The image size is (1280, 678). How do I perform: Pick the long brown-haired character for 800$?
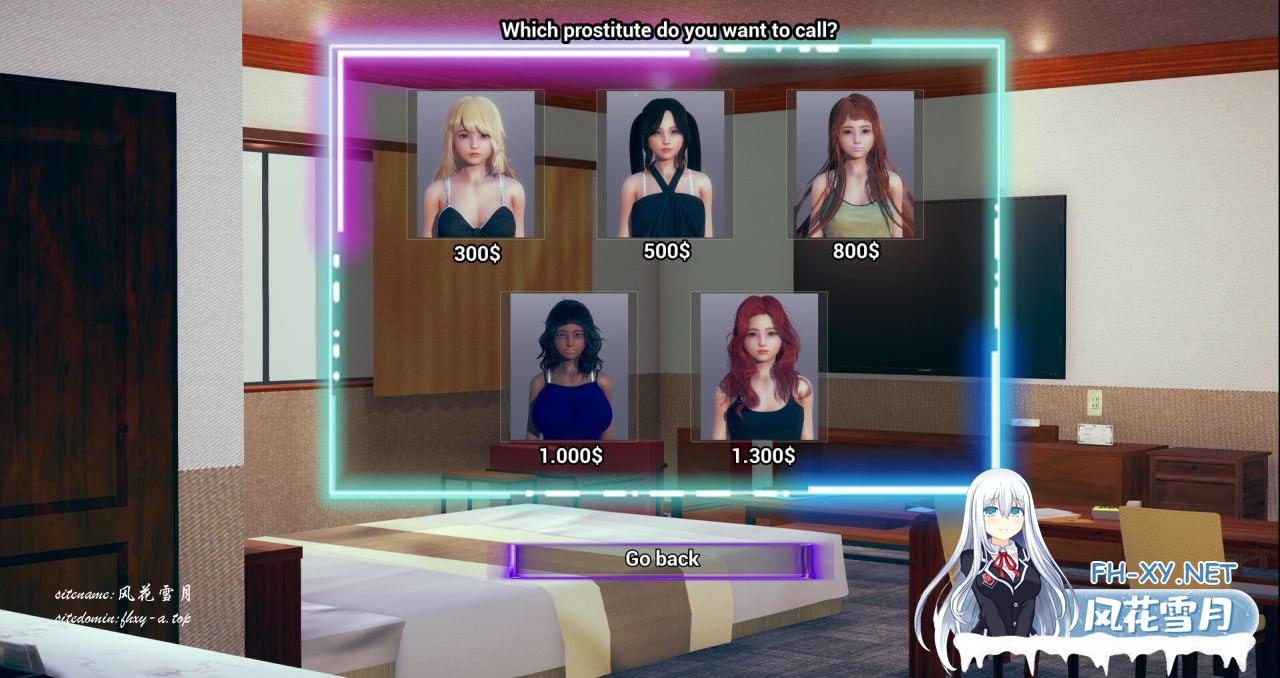point(854,164)
